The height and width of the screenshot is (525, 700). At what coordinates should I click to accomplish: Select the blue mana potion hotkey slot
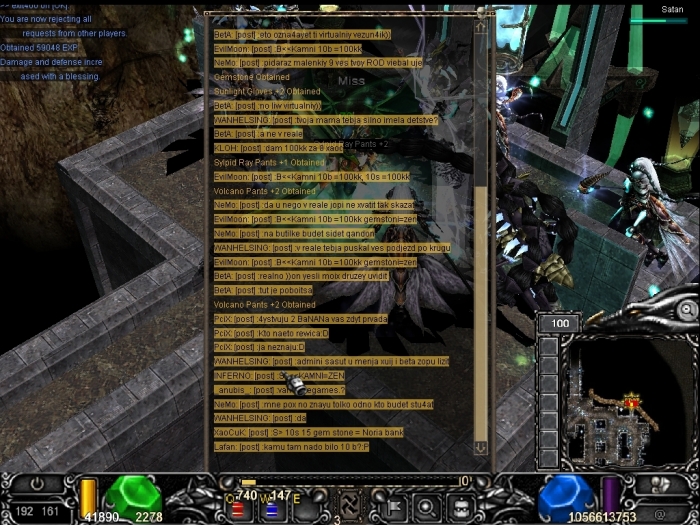point(270,509)
